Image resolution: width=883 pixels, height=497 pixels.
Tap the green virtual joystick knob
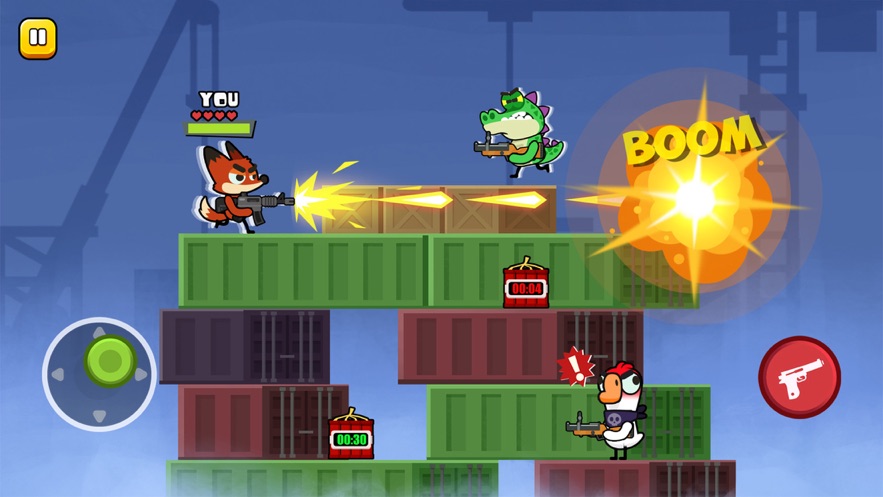point(109,360)
